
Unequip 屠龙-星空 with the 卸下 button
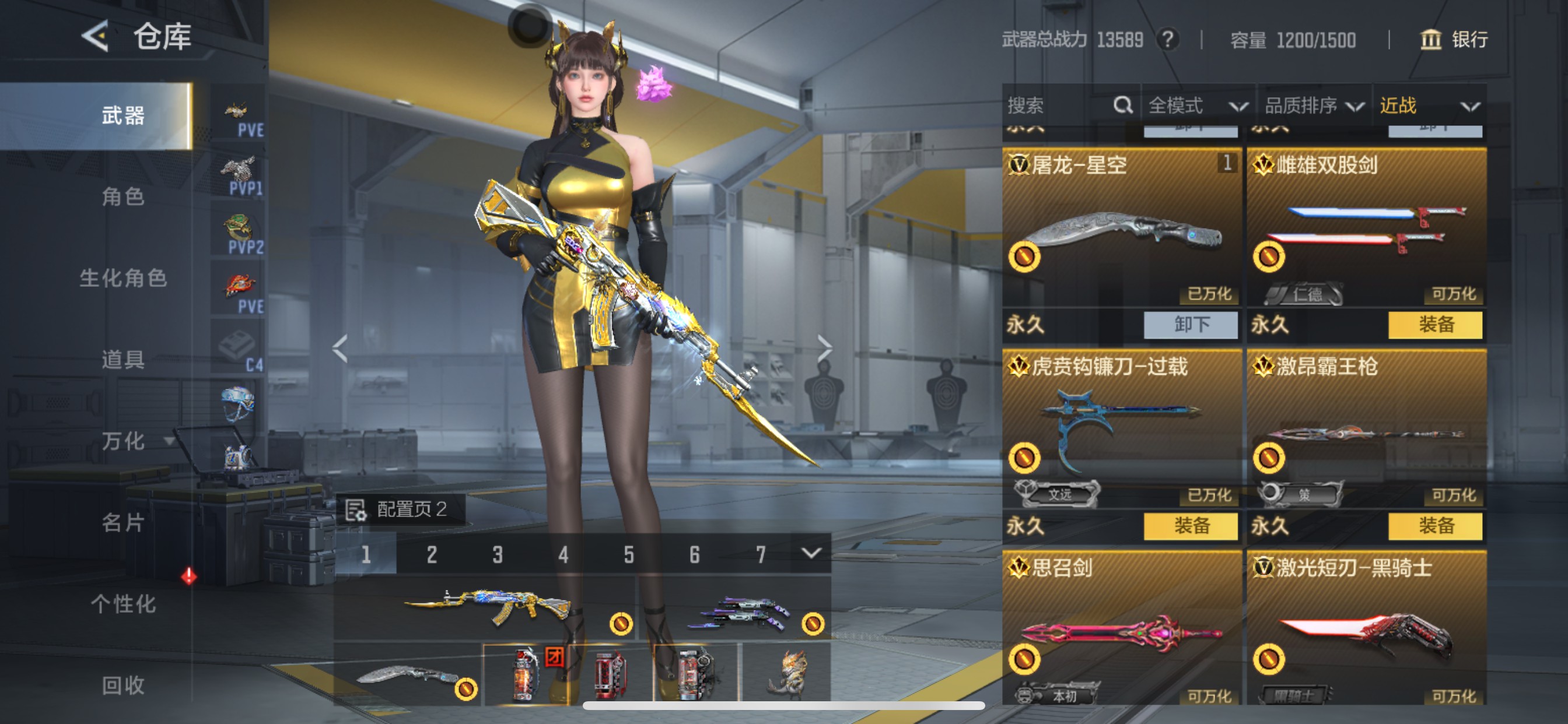tap(1190, 324)
